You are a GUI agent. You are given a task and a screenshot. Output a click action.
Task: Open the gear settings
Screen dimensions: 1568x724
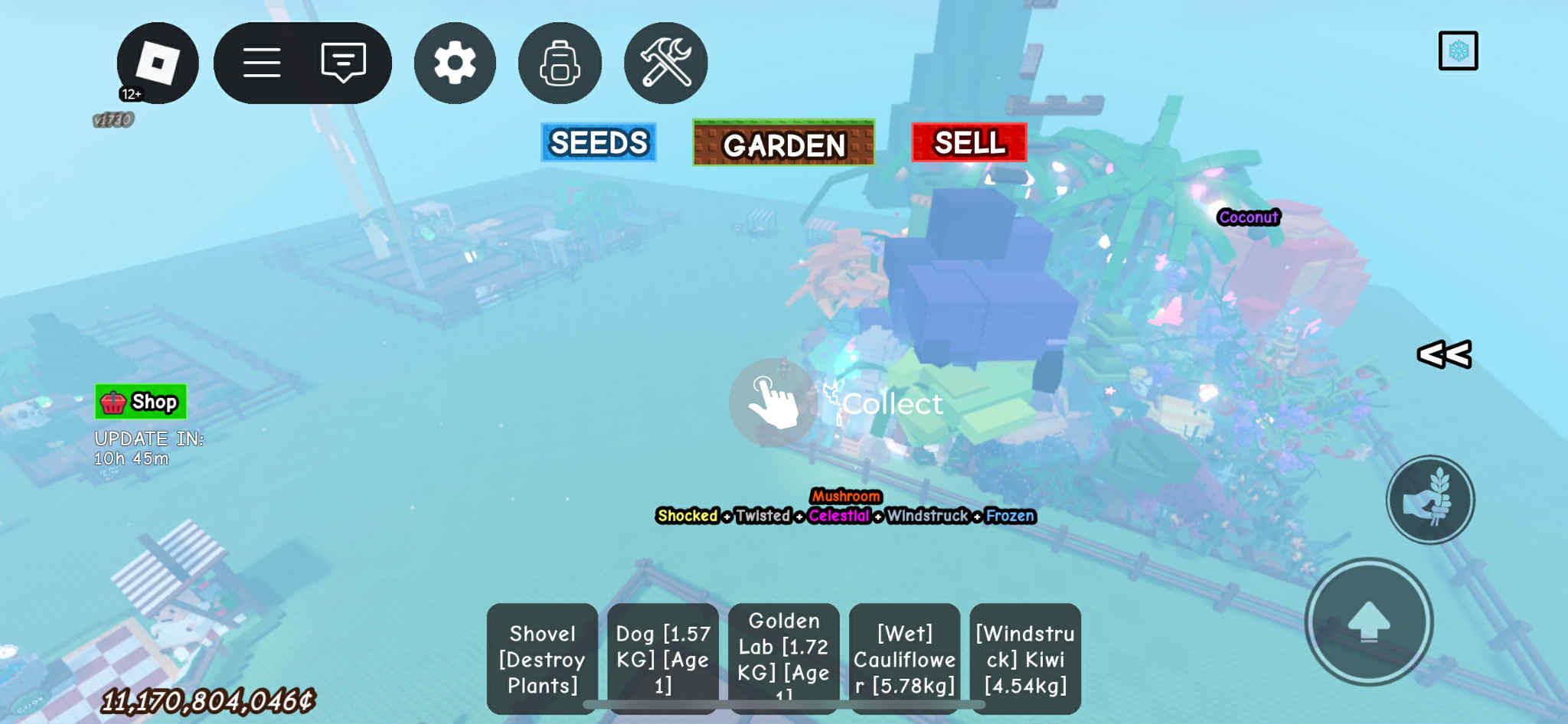(x=455, y=63)
